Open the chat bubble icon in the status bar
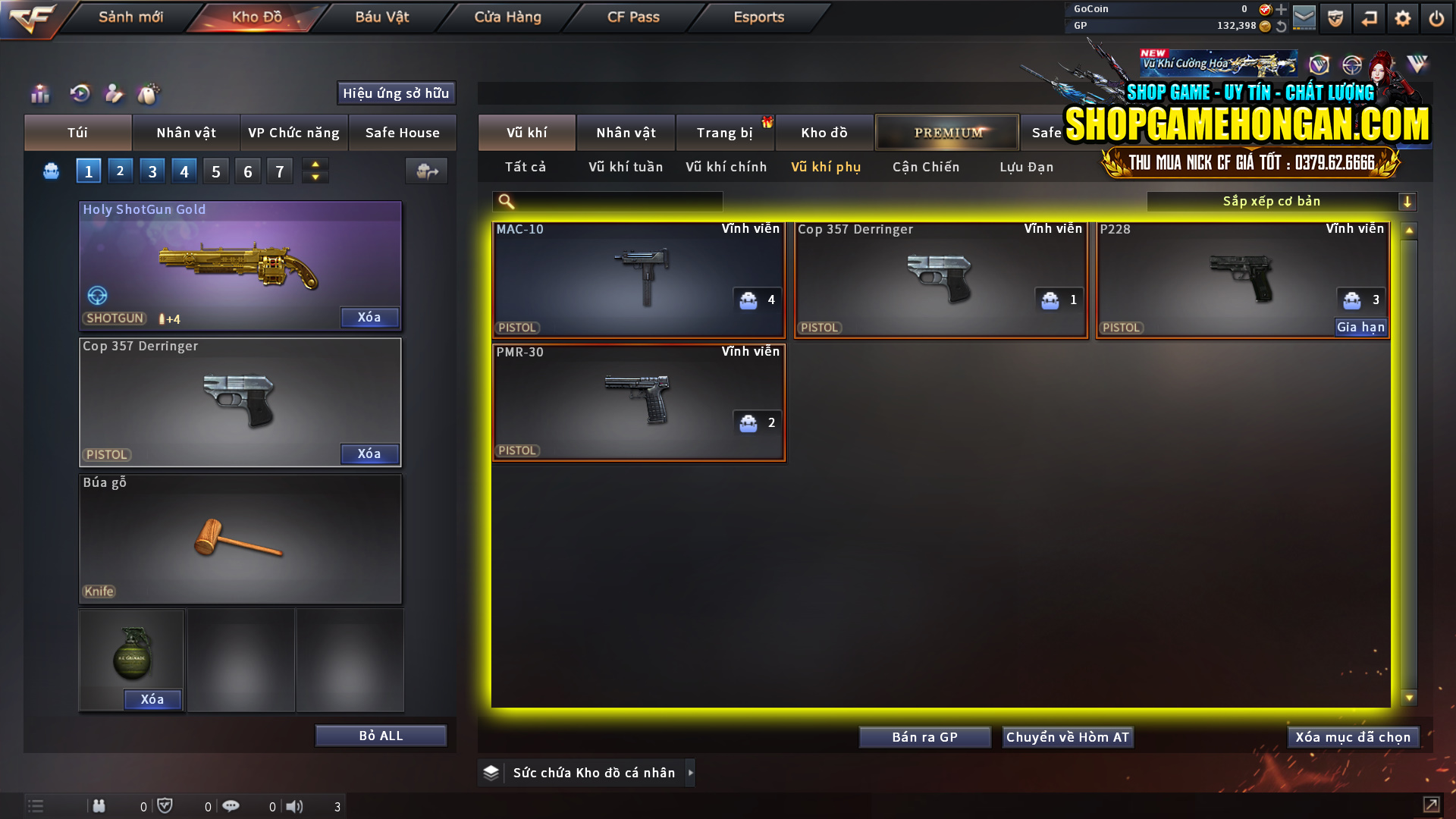Image resolution: width=1456 pixels, height=819 pixels. (x=231, y=806)
